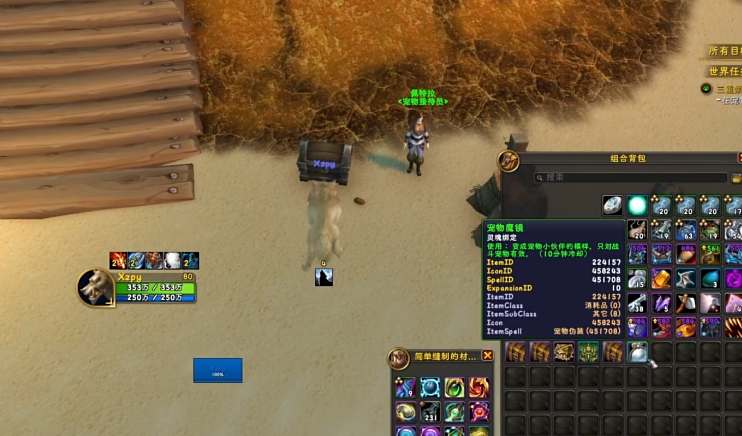Select the purple cloth stack showing 9

406,388
